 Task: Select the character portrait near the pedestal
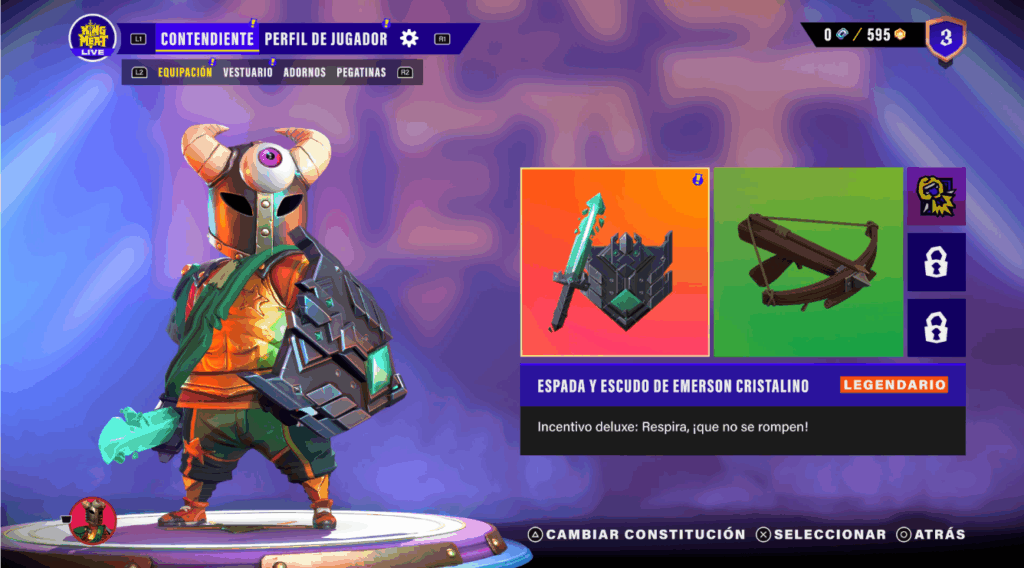point(94,520)
